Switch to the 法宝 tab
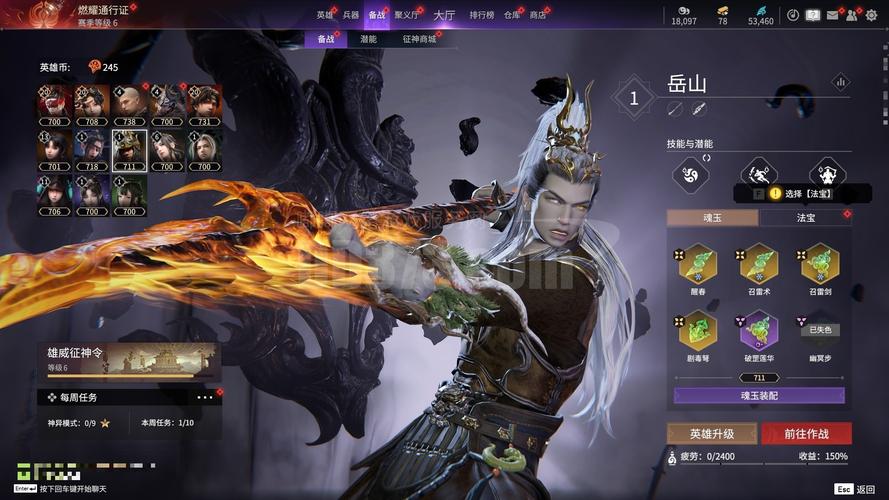 click(806, 217)
